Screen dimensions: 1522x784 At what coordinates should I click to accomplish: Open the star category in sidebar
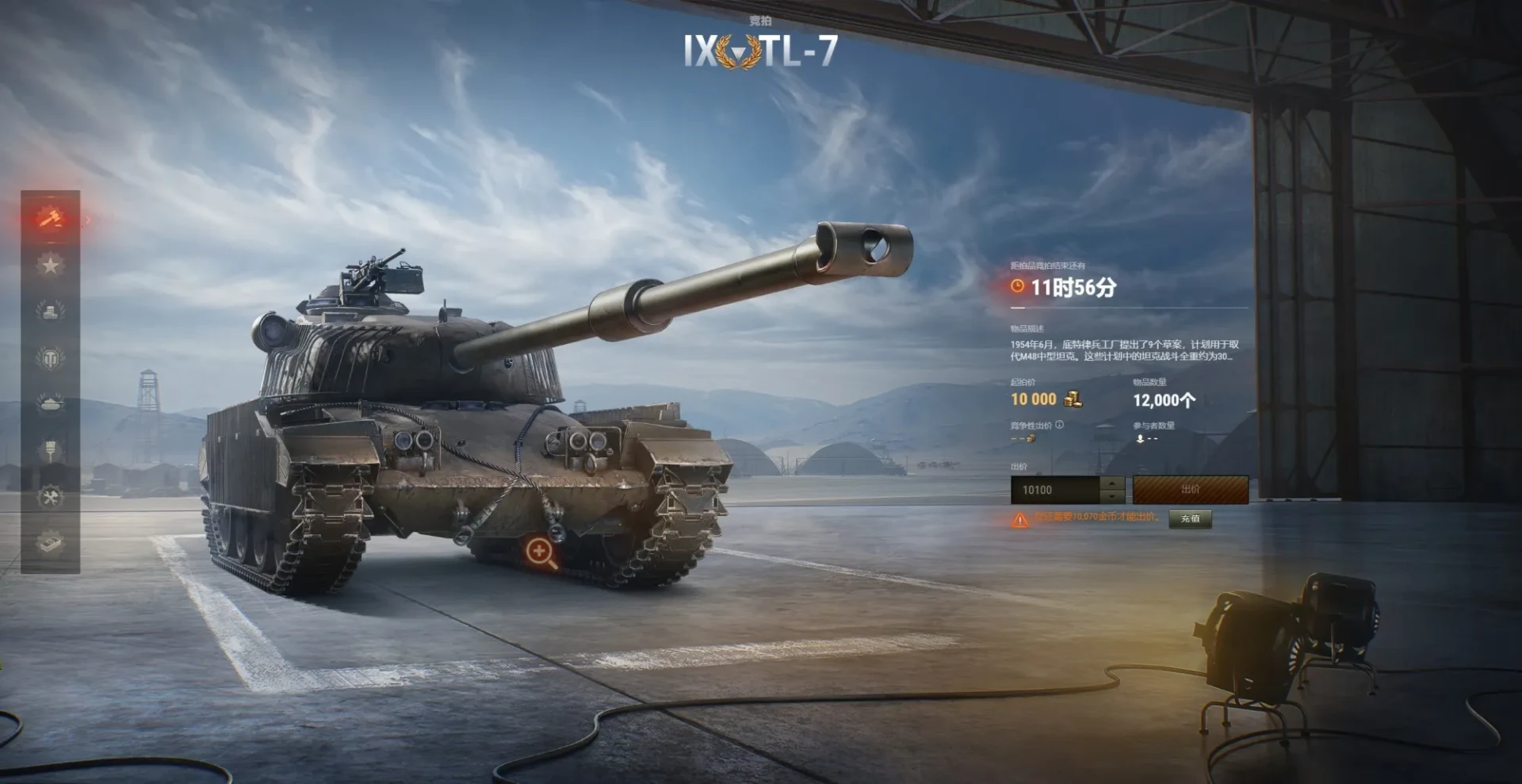[x=51, y=265]
